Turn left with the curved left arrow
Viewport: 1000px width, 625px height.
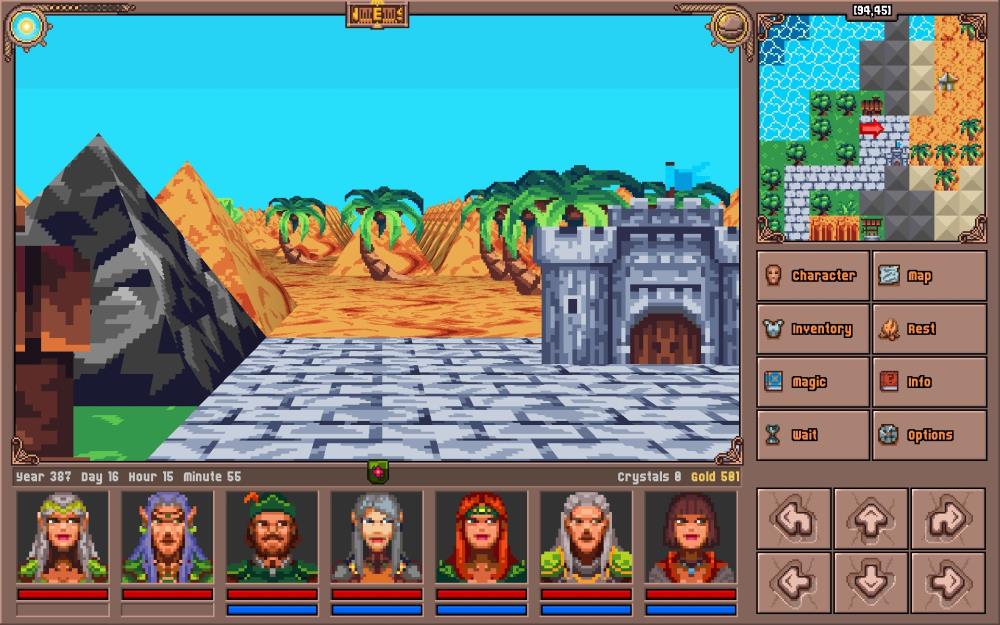click(x=794, y=519)
